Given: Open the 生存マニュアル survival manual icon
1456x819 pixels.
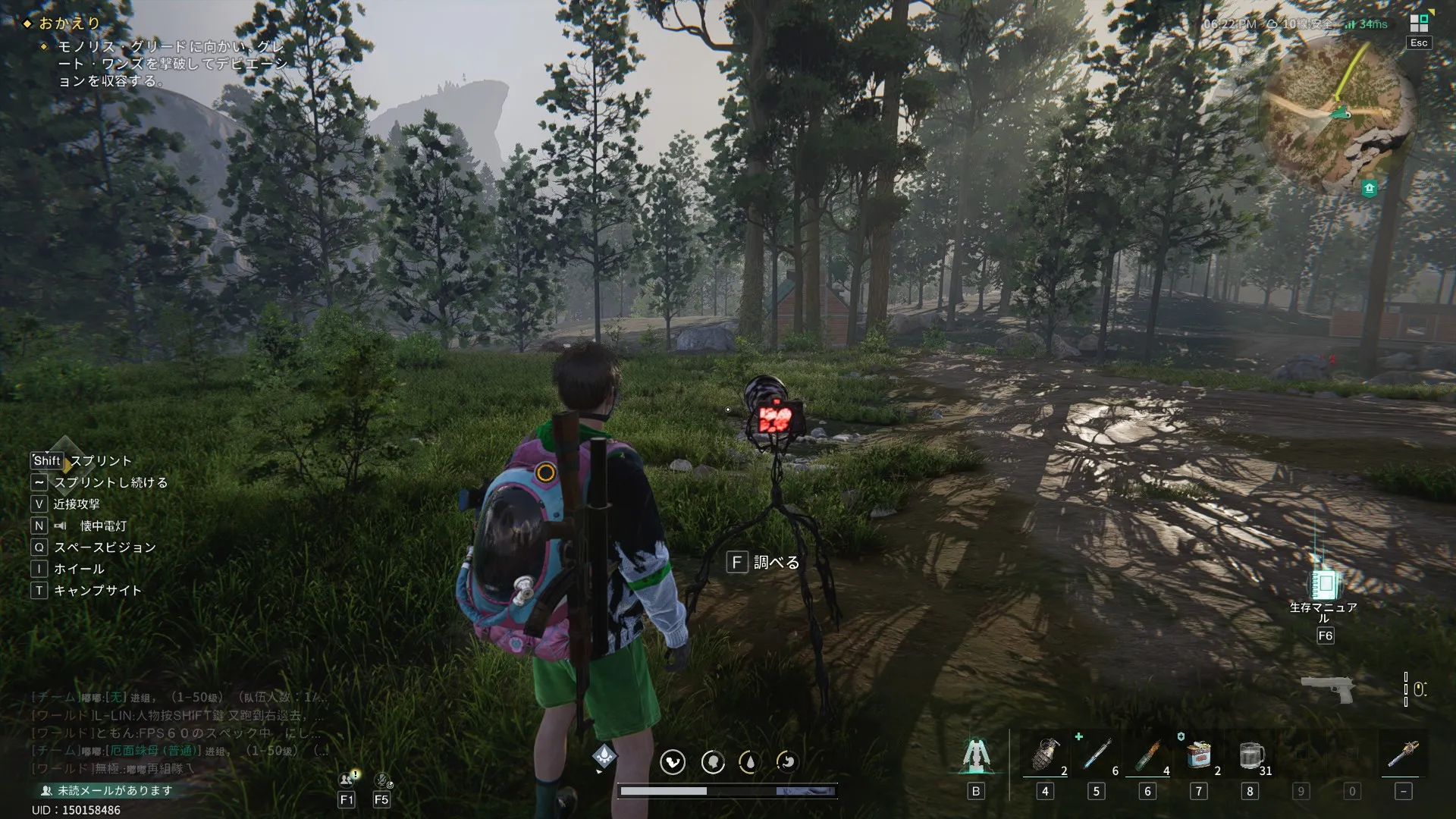Looking at the screenshot, I should (x=1324, y=585).
